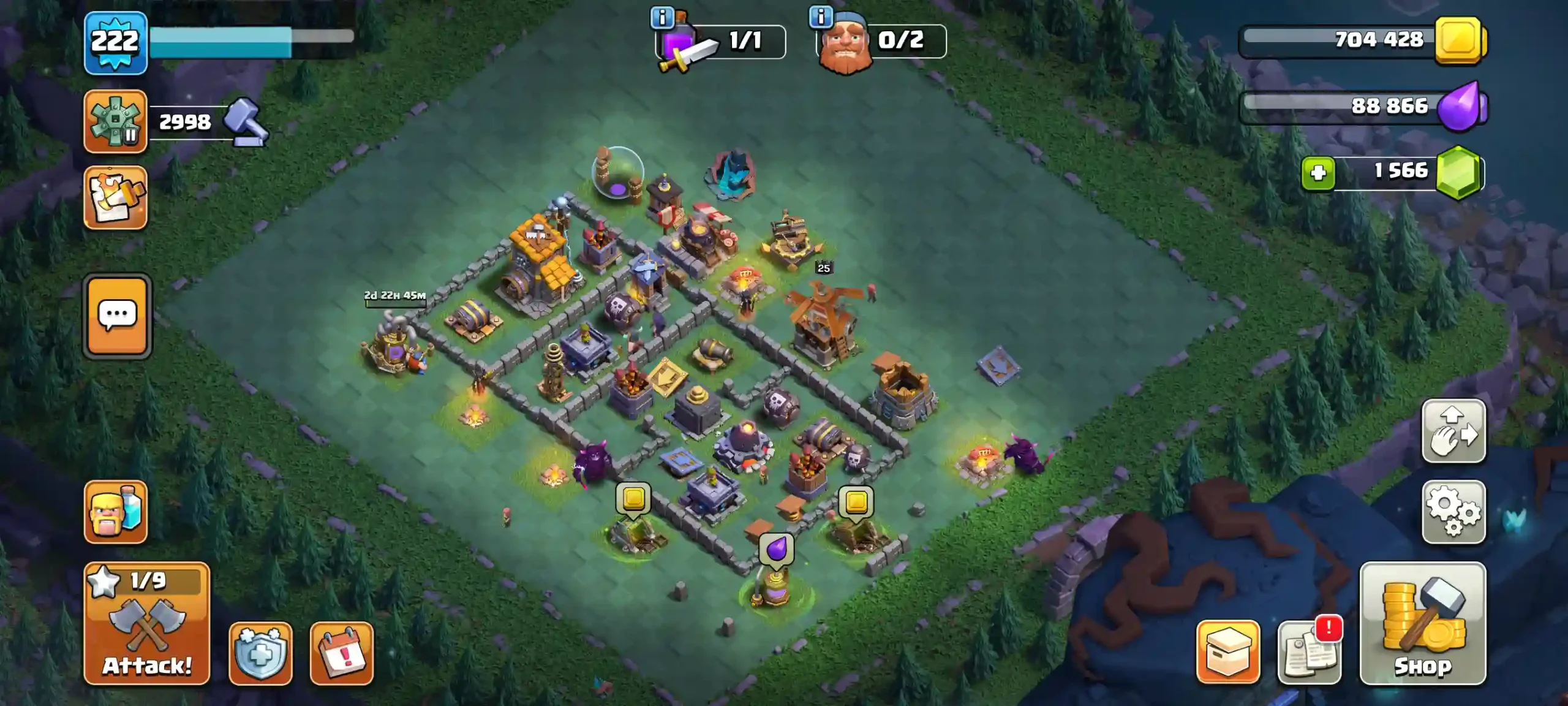Open the paused clan gear badge button
Viewport: 1568px width, 706px height.
point(116,121)
